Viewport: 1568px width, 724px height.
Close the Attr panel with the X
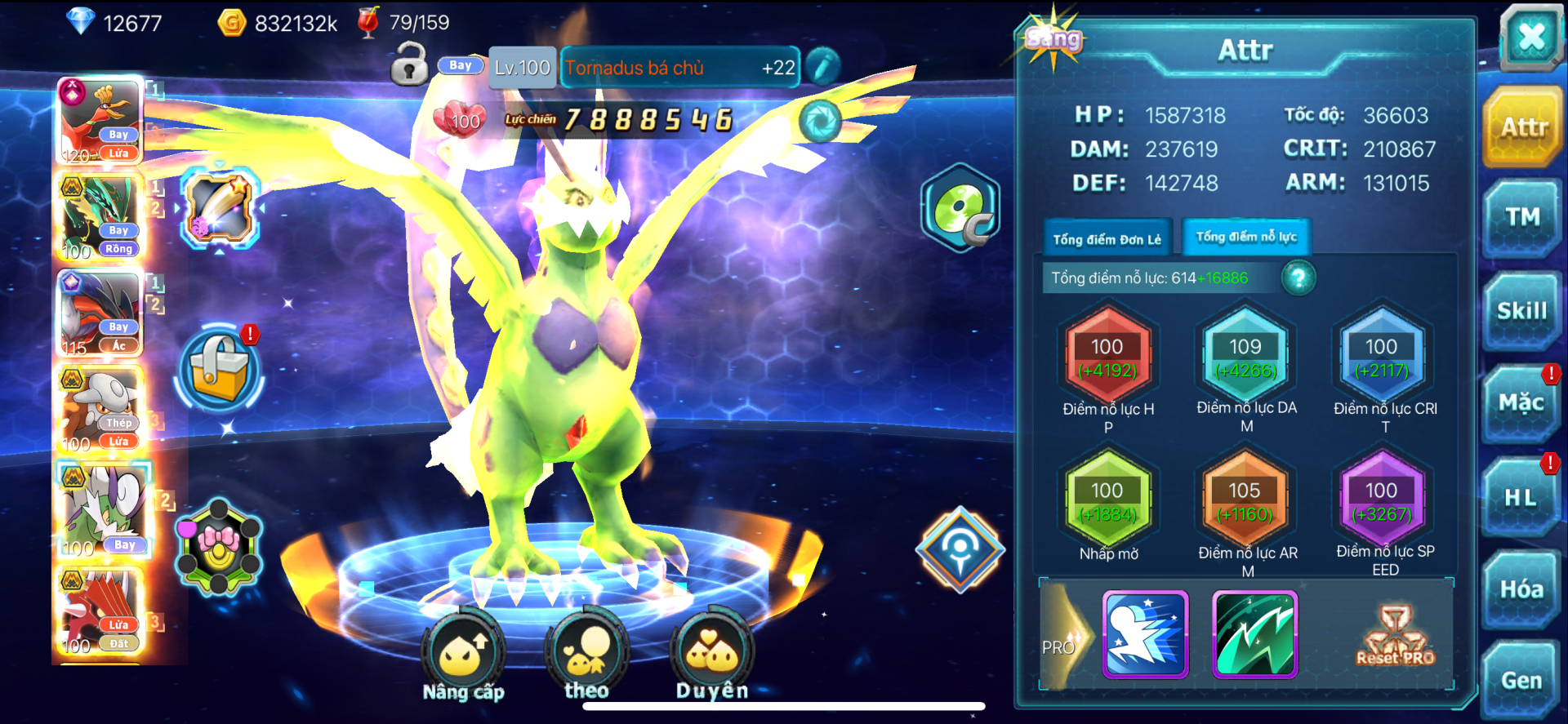pyautogui.click(x=1530, y=37)
